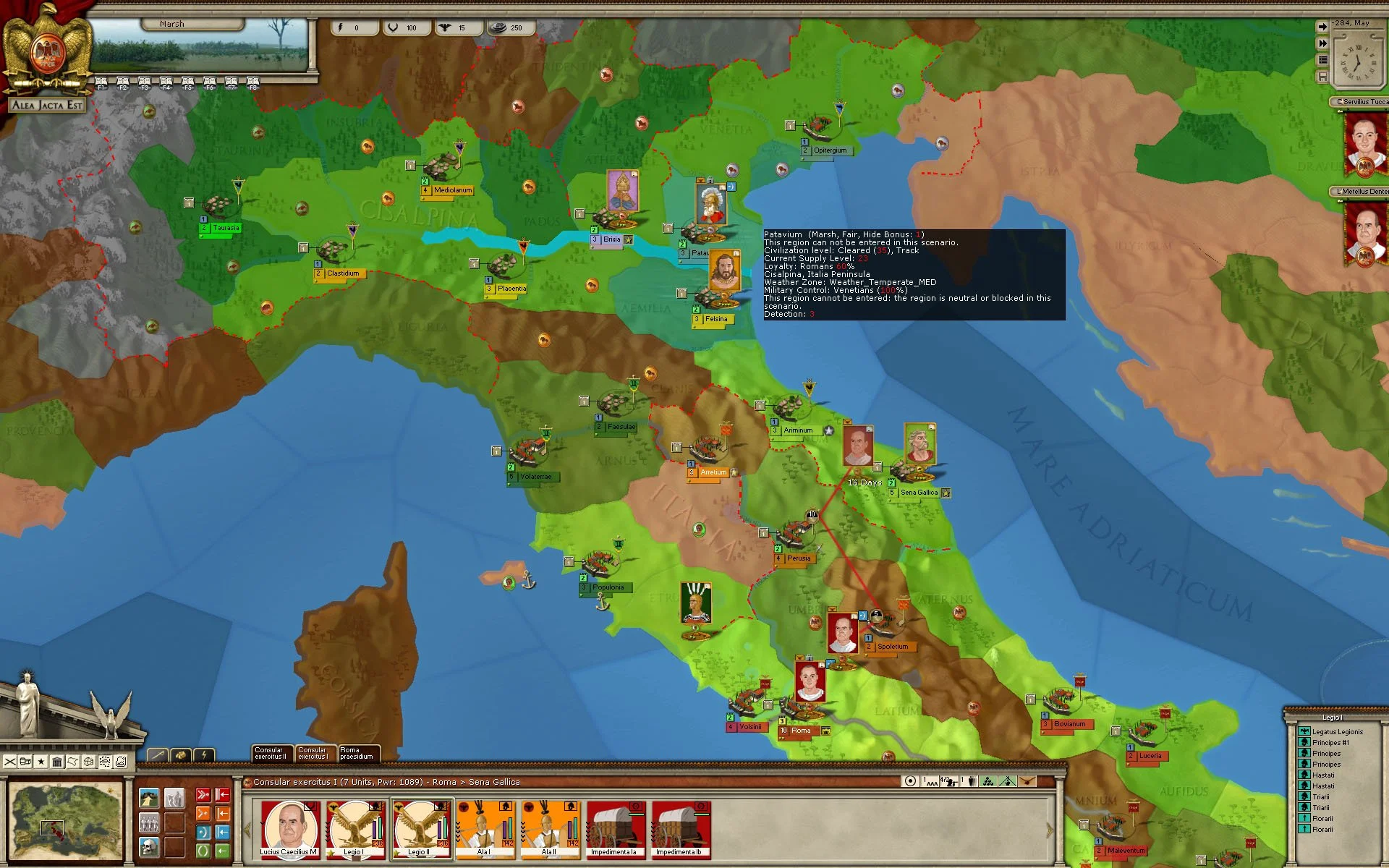Enable the red offensive posture
1389x868 pixels.
[x=203, y=794]
